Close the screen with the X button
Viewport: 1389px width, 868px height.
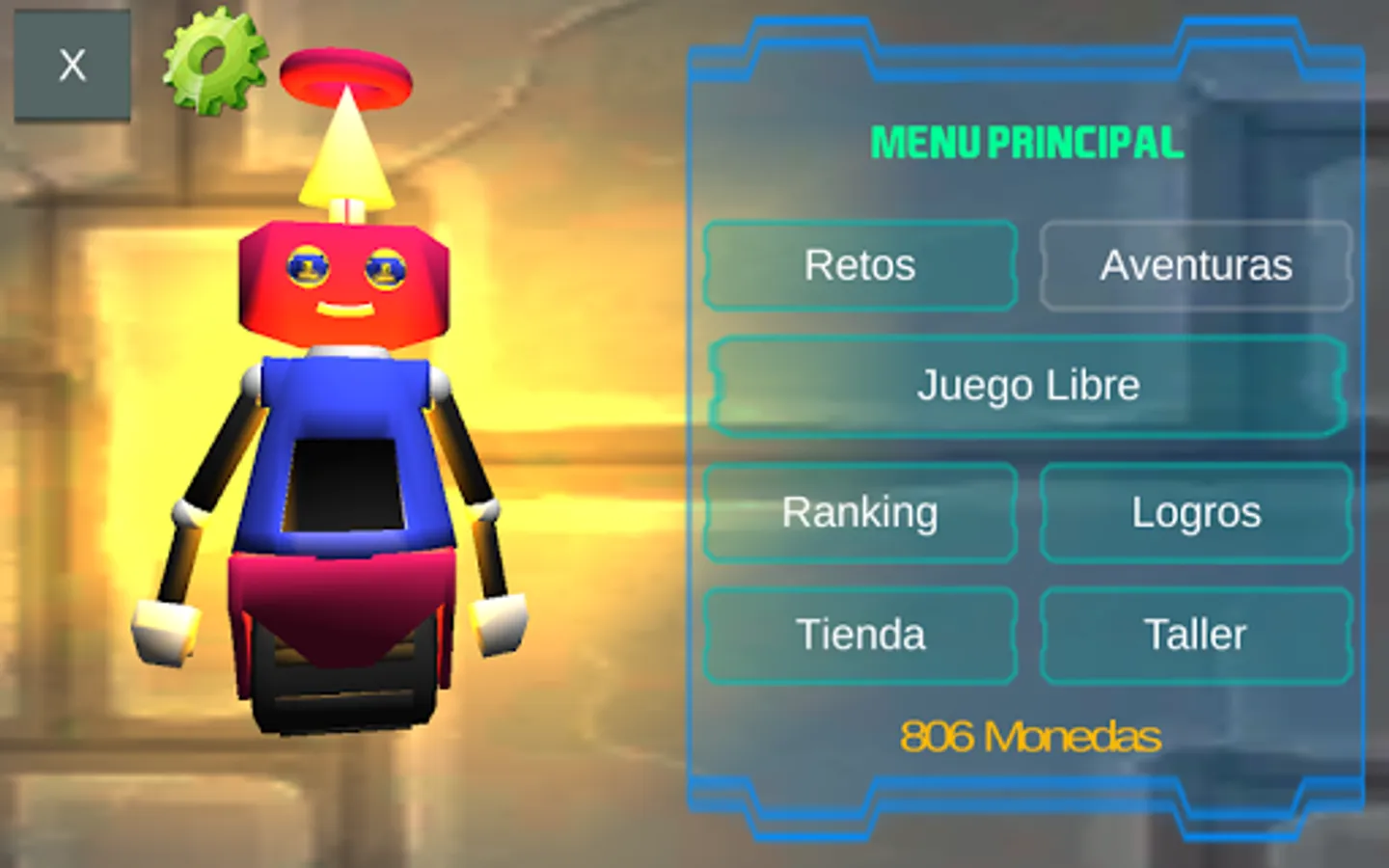(x=71, y=64)
